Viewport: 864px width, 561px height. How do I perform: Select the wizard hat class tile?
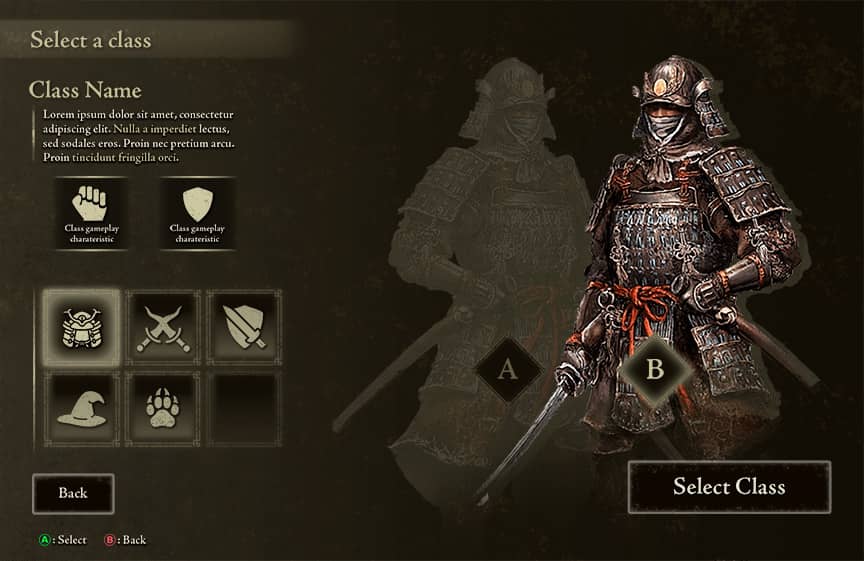[82, 408]
